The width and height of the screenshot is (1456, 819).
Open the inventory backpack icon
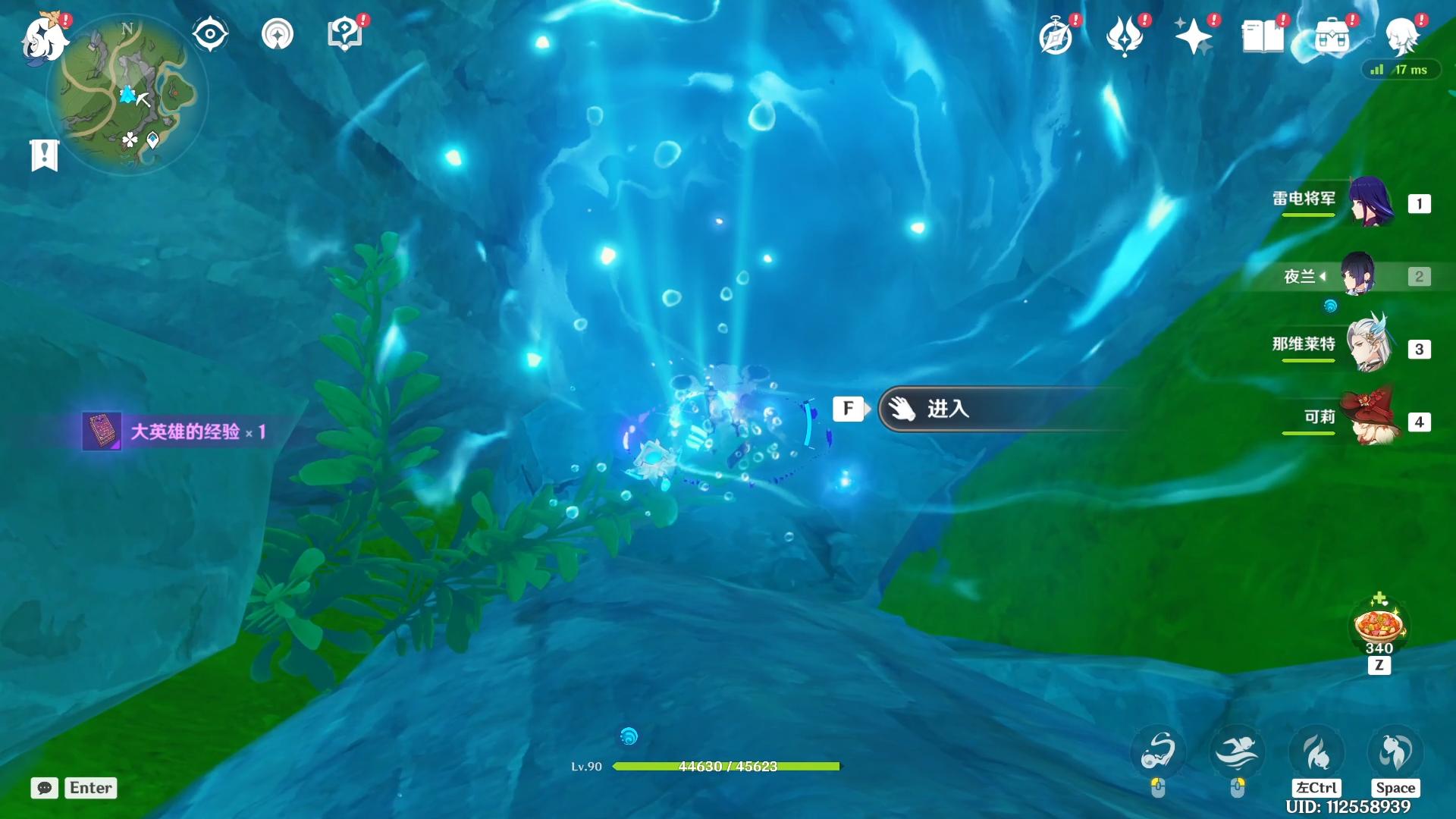pos(1332,36)
